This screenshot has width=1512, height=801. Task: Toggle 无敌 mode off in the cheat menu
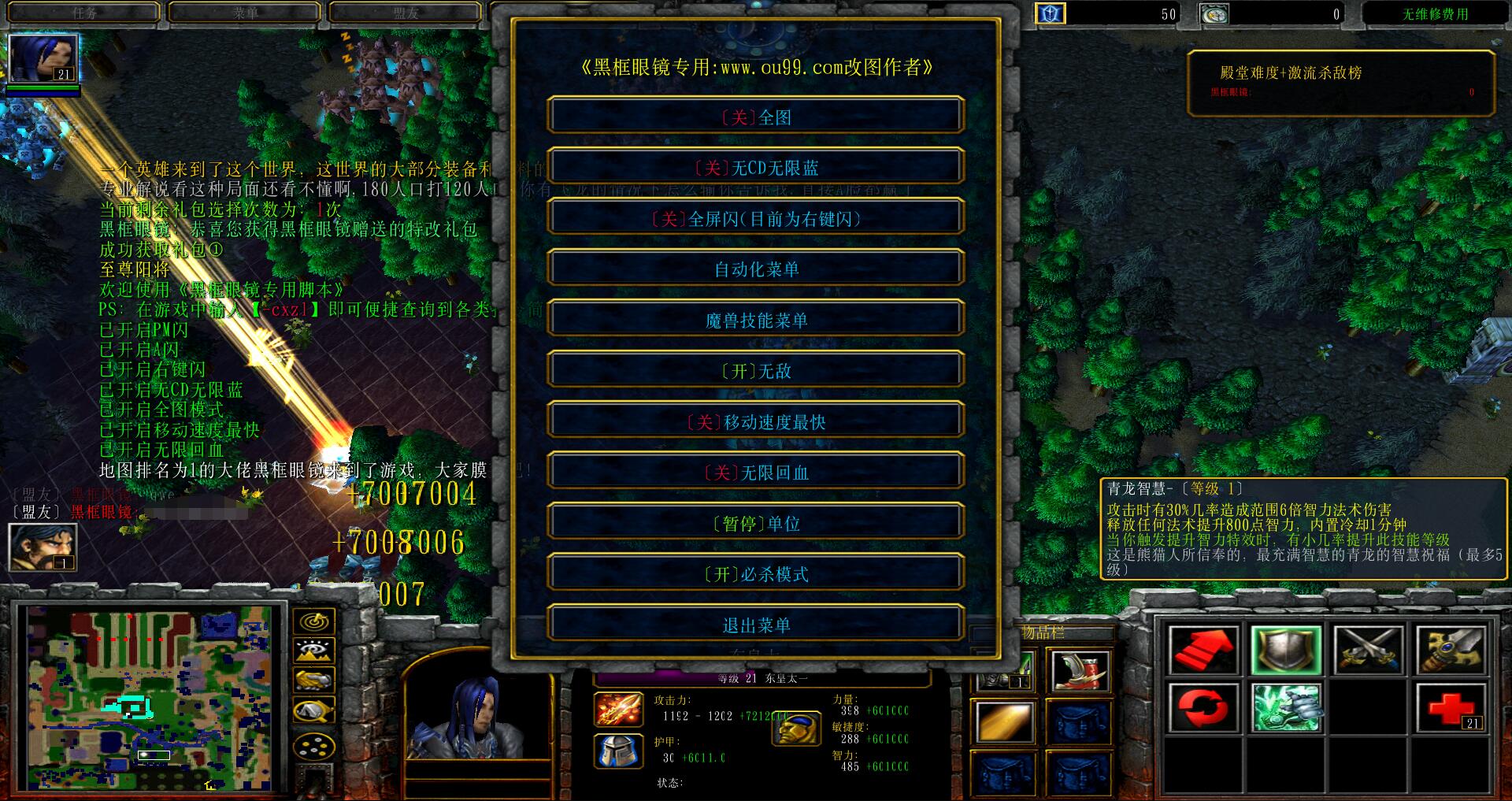point(756,369)
